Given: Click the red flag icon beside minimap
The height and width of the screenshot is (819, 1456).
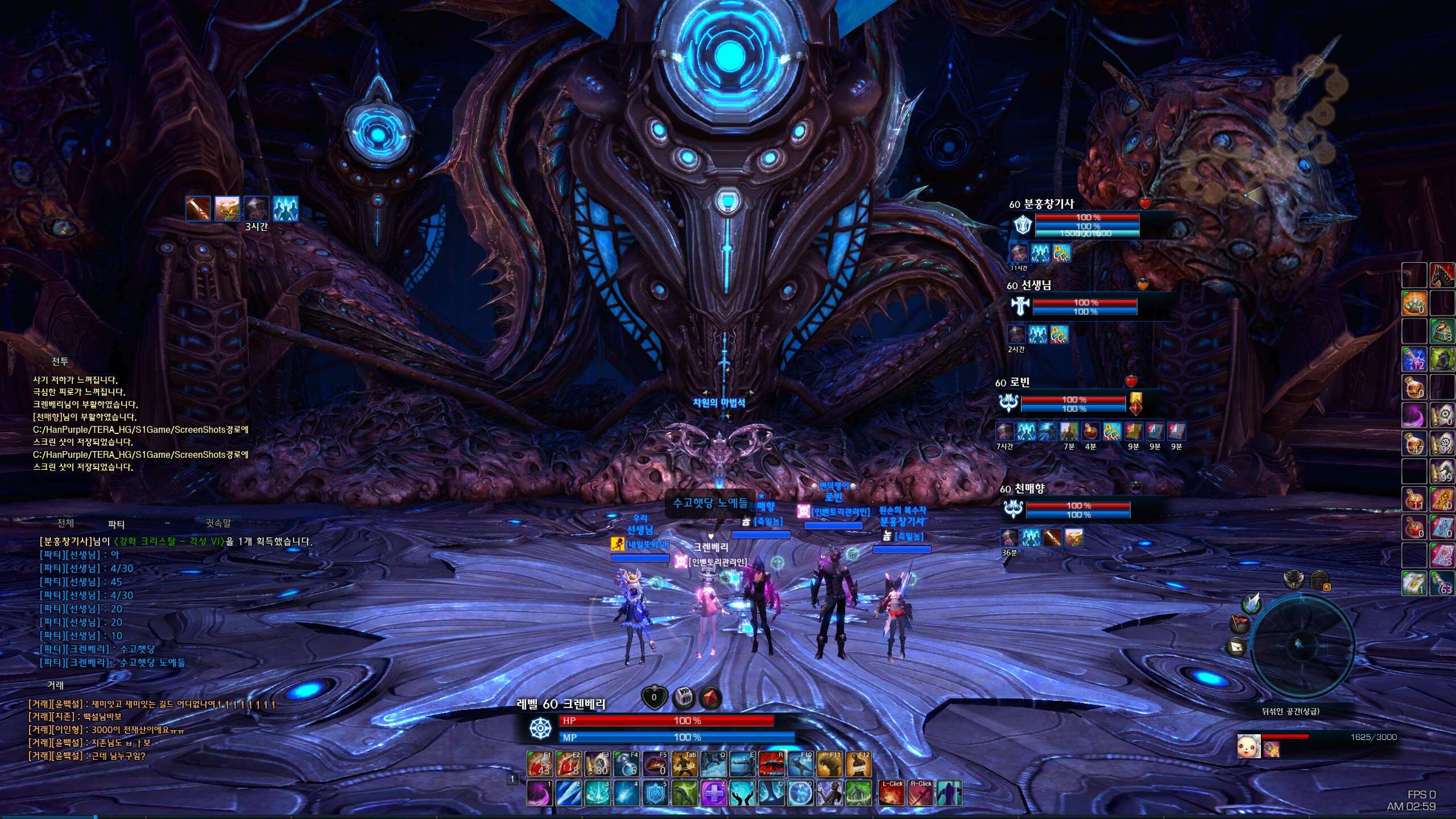Looking at the screenshot, I should 1240,624.
